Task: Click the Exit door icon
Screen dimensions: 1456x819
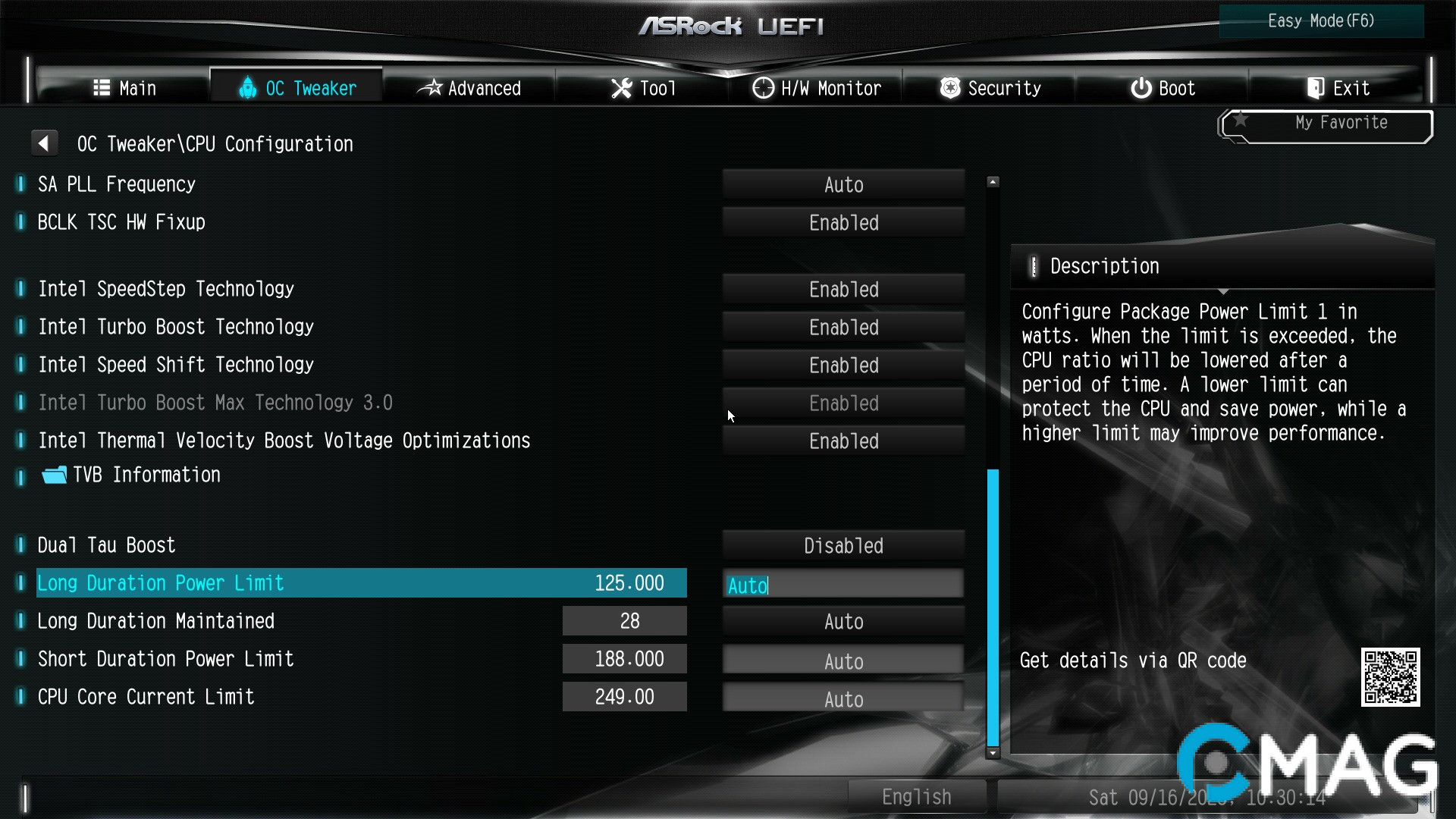Action: point(1316,88)
